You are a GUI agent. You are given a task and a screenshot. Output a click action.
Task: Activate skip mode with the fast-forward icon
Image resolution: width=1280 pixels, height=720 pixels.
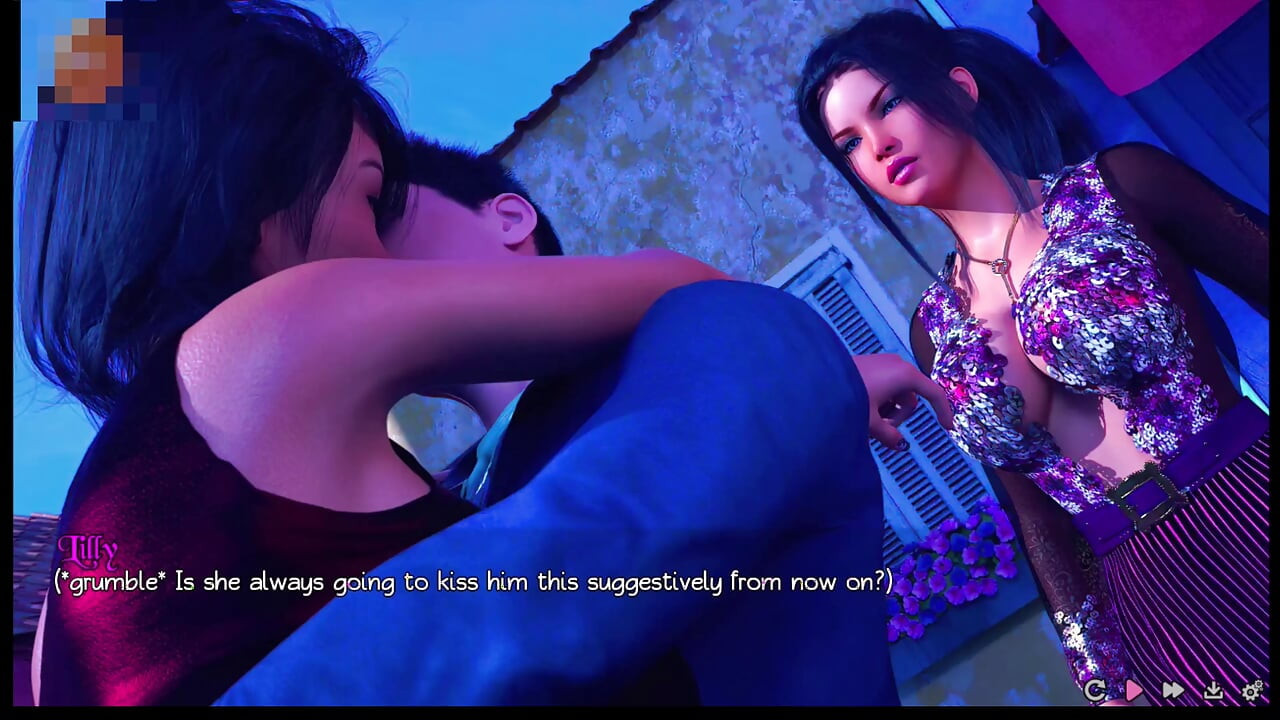click(1173, 690)
